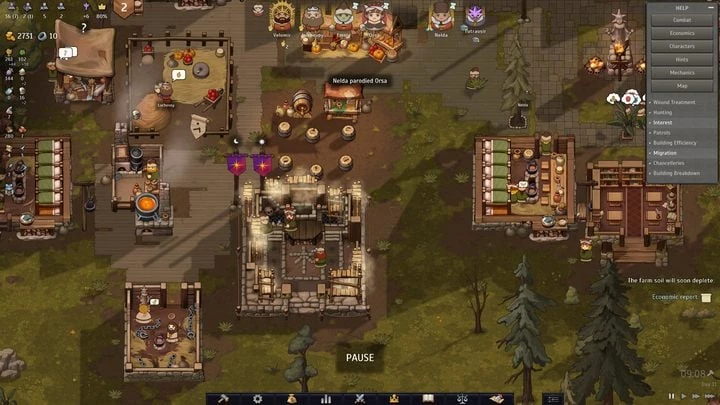The image size is (720, 405).
Task: Open the Characters help section
Action: [x=682, y=46]
